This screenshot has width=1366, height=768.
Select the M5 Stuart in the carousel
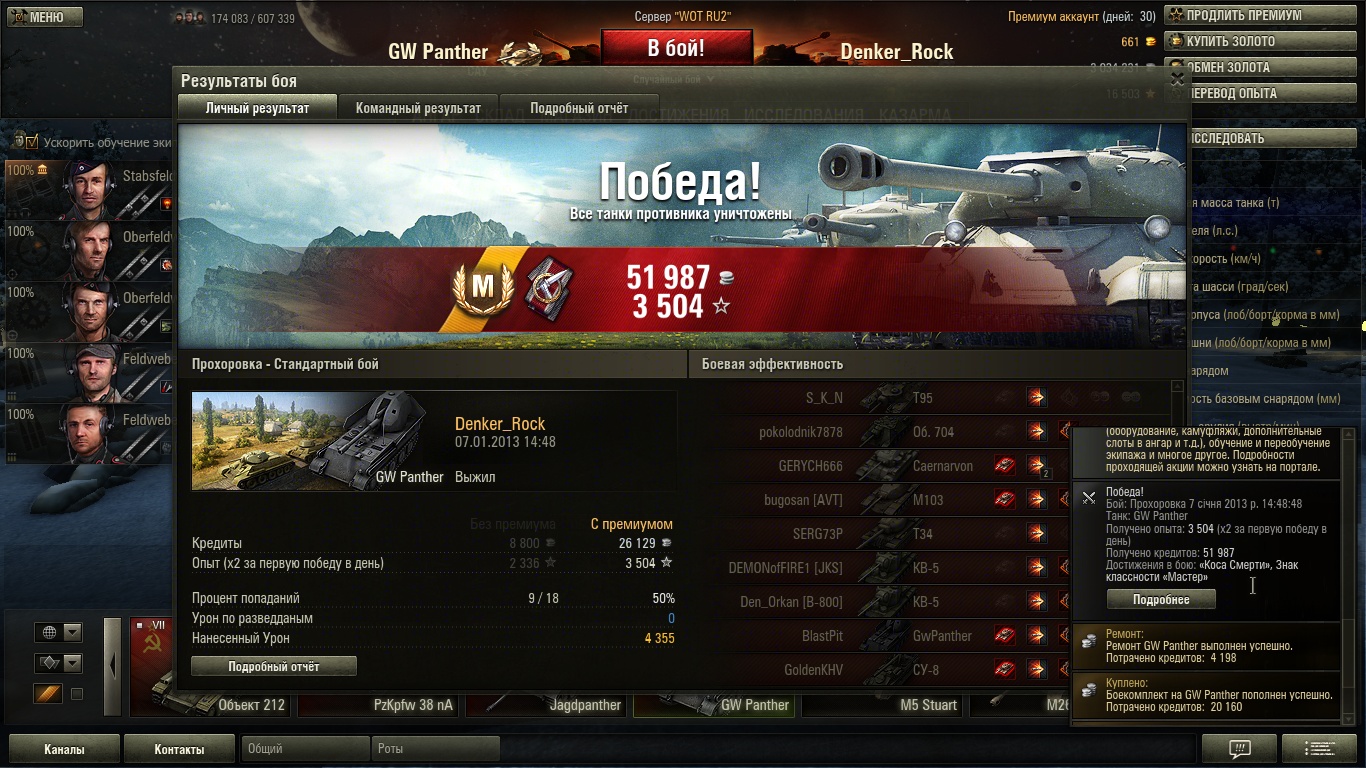coord(884,705)
